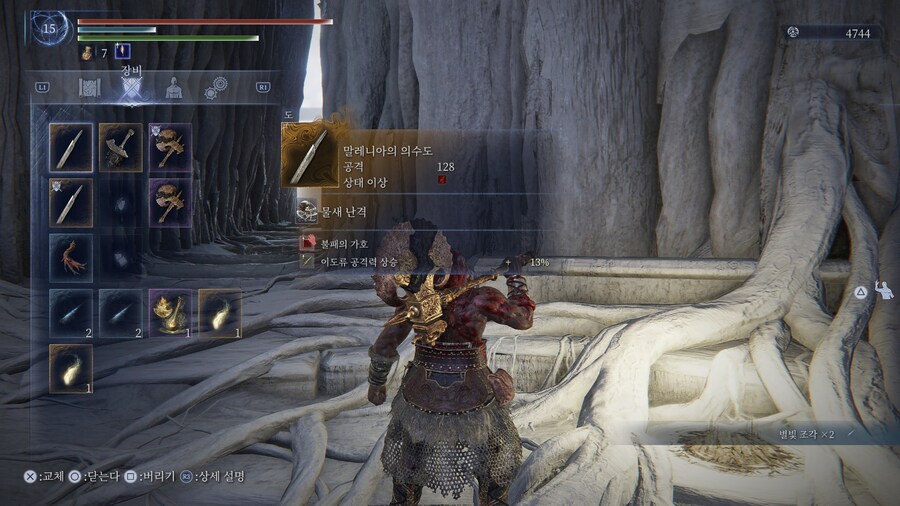This screenshot has width=900, height=506.
Task: Choose the red claw talisman slot
Action: [x=71, y=257]
